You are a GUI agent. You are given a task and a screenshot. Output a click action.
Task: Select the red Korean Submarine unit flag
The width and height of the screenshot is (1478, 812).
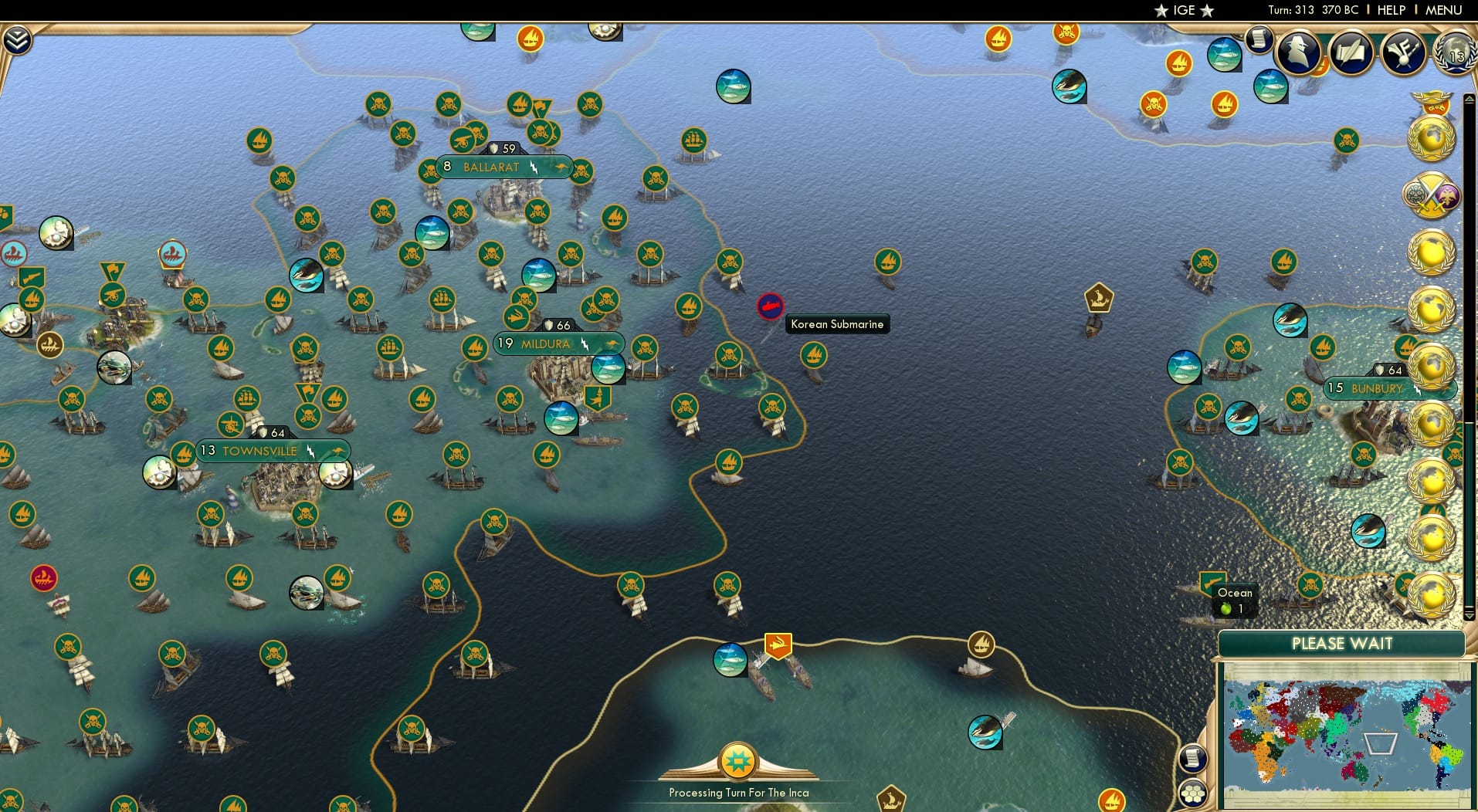(x=769, y=306)
